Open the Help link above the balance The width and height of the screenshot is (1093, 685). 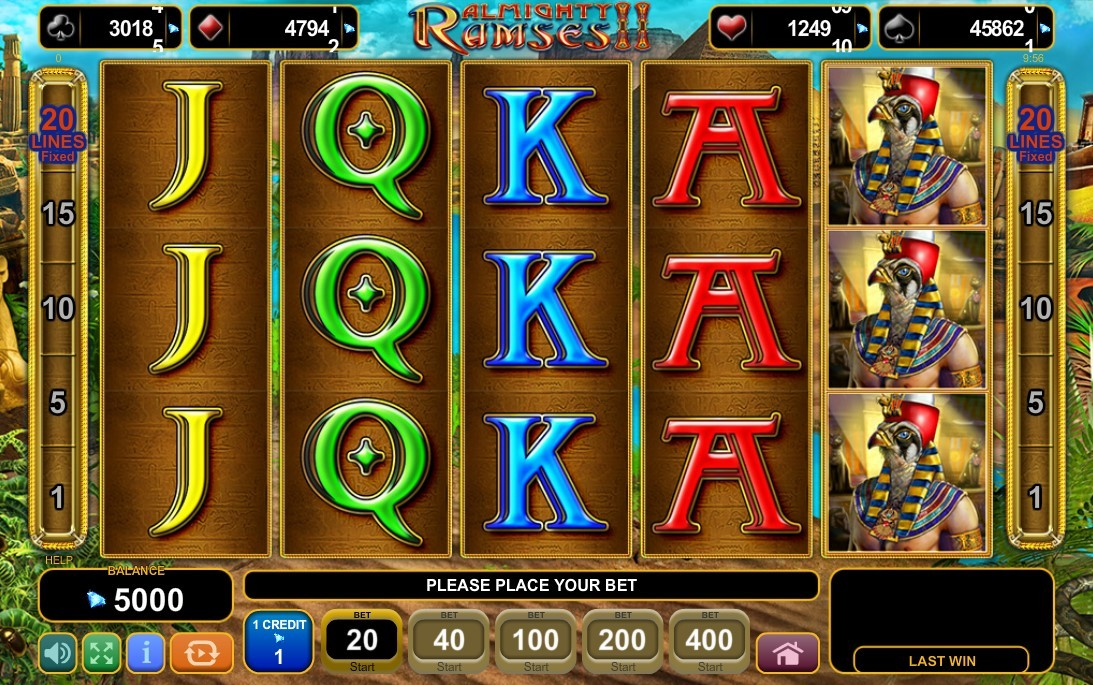(59, 561)
